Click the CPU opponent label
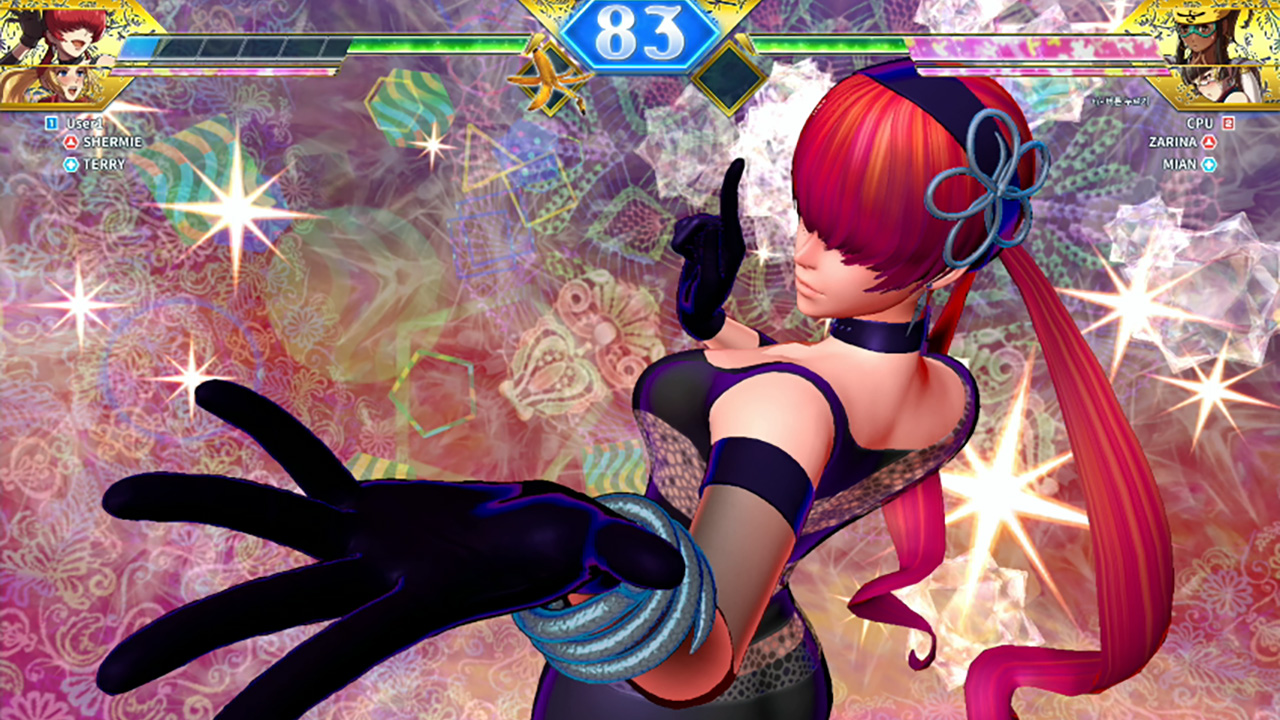Screen dimensions: 1280x720 click(x=1200, y=123)
